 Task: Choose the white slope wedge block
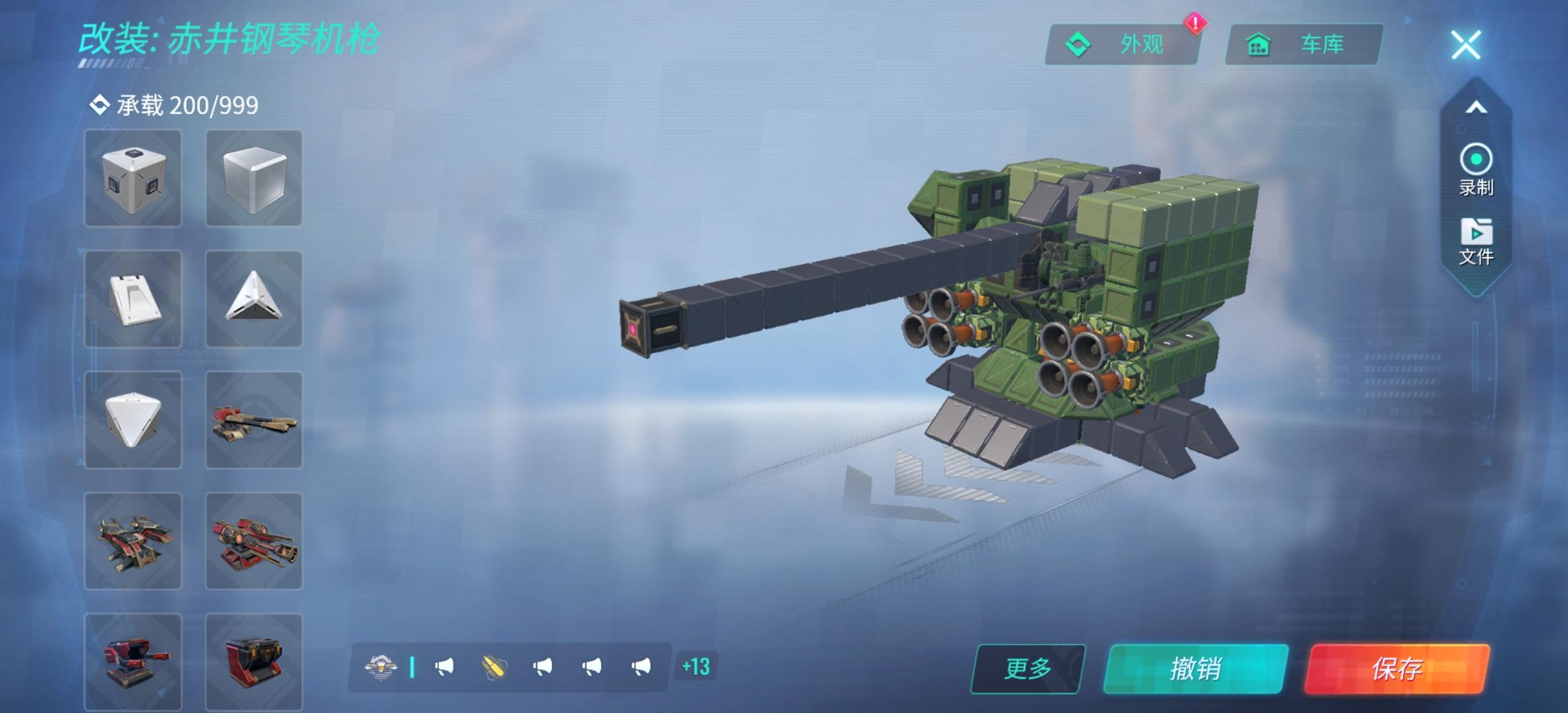(133, 299)
